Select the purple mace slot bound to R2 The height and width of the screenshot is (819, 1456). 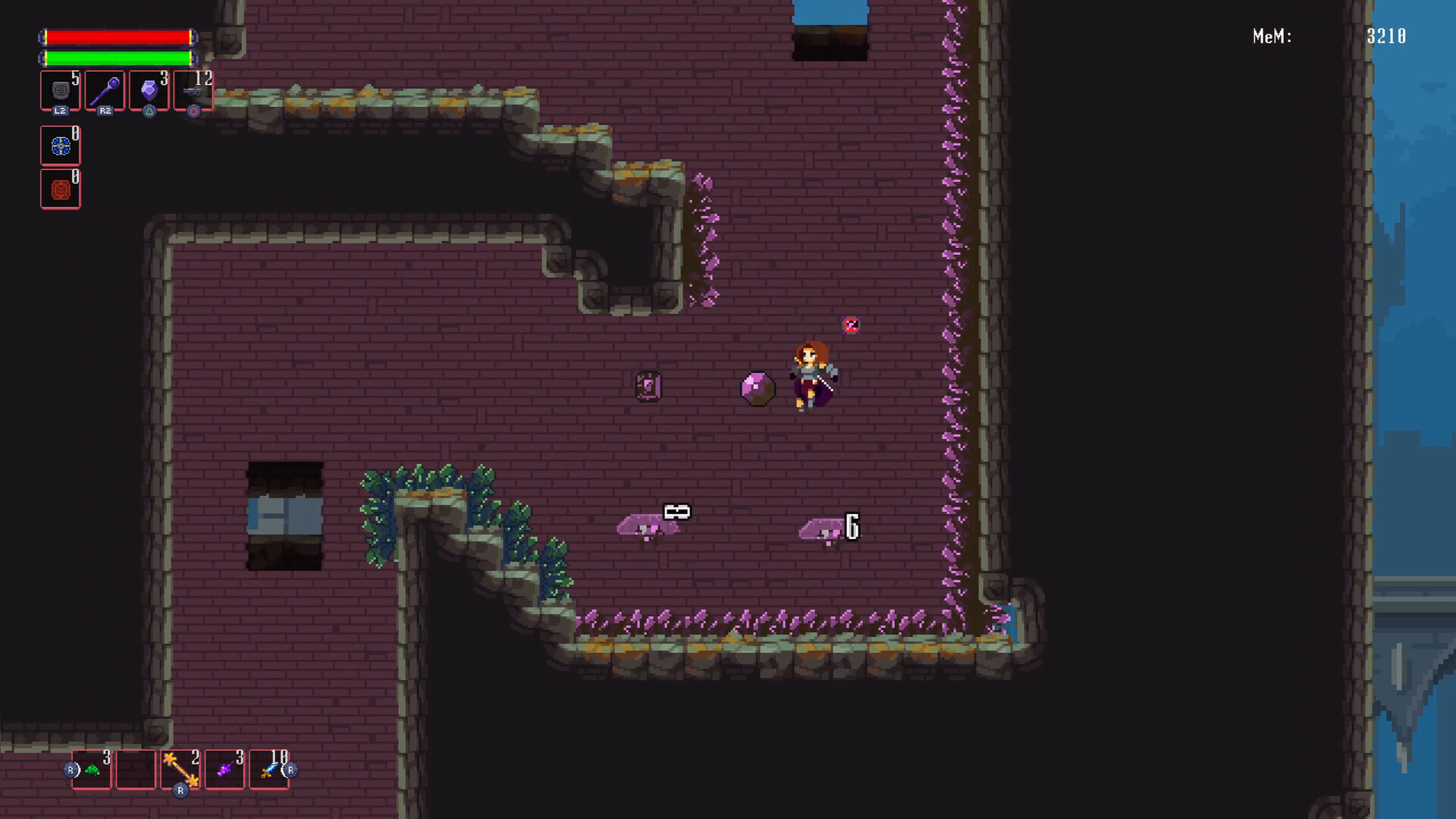pyautogui.click(x=105, y=90)
